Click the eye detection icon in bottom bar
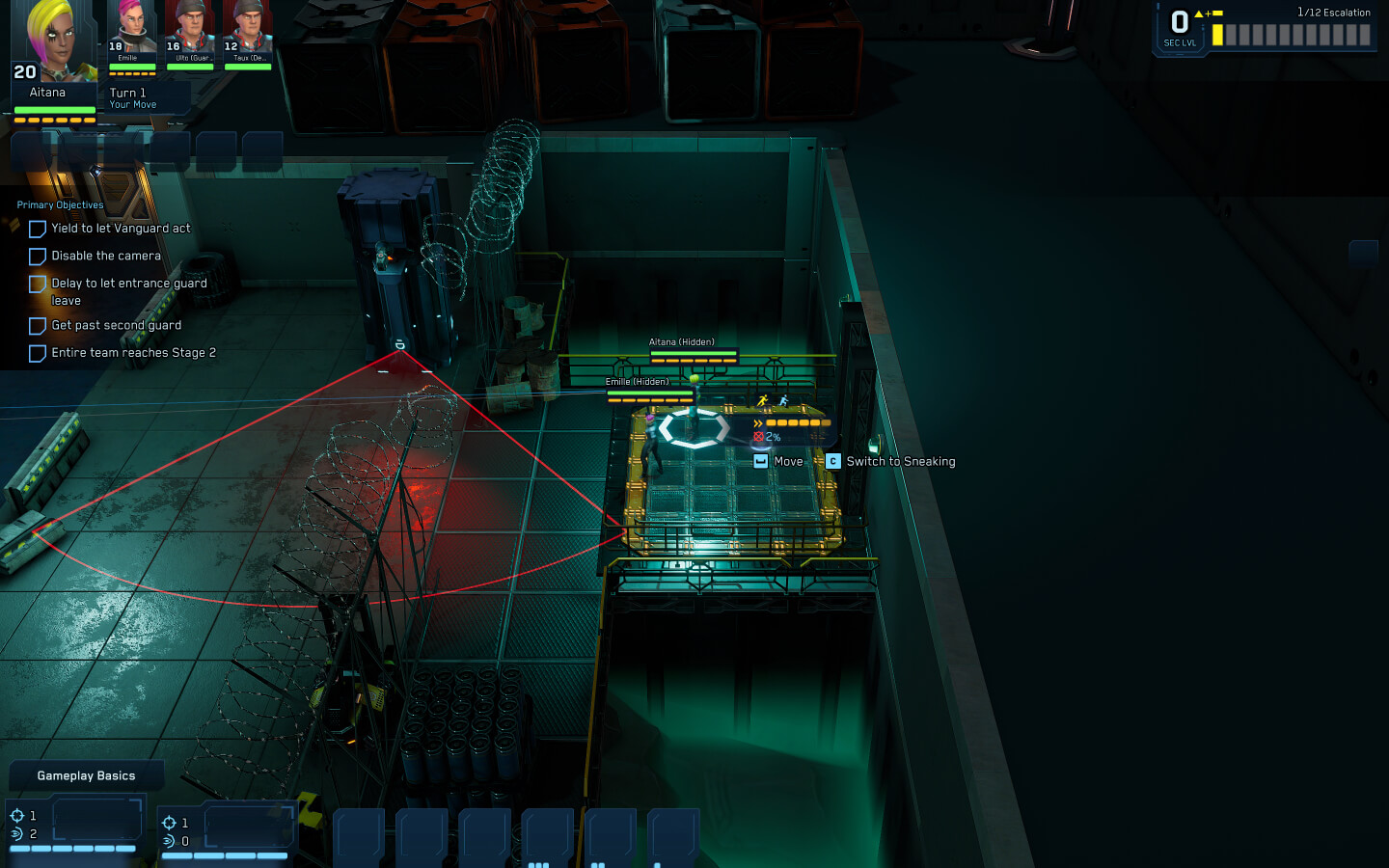The height and width of the screenshot is (868, 1389). 18,834
